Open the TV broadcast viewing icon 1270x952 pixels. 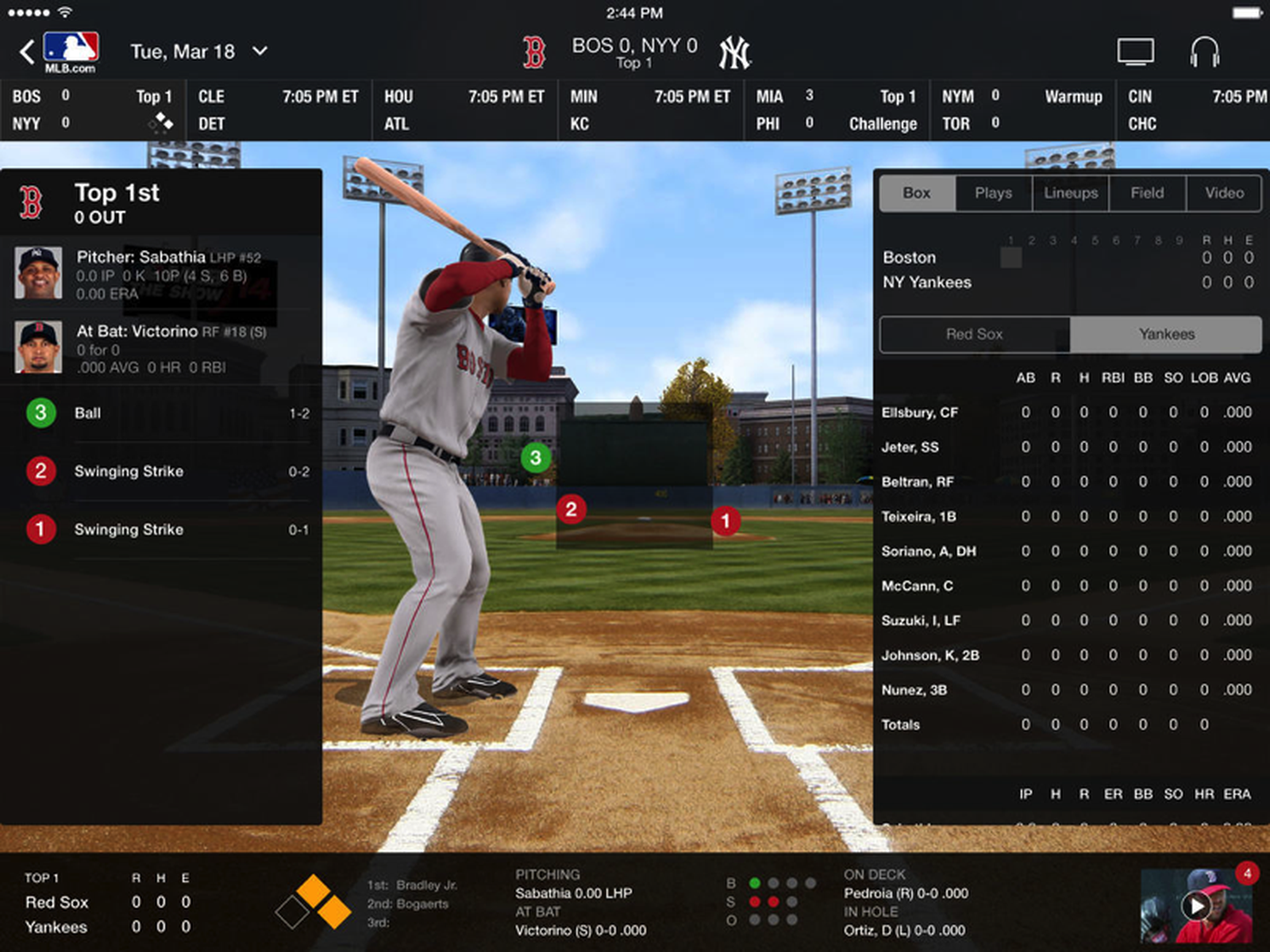click(1137, 49)
